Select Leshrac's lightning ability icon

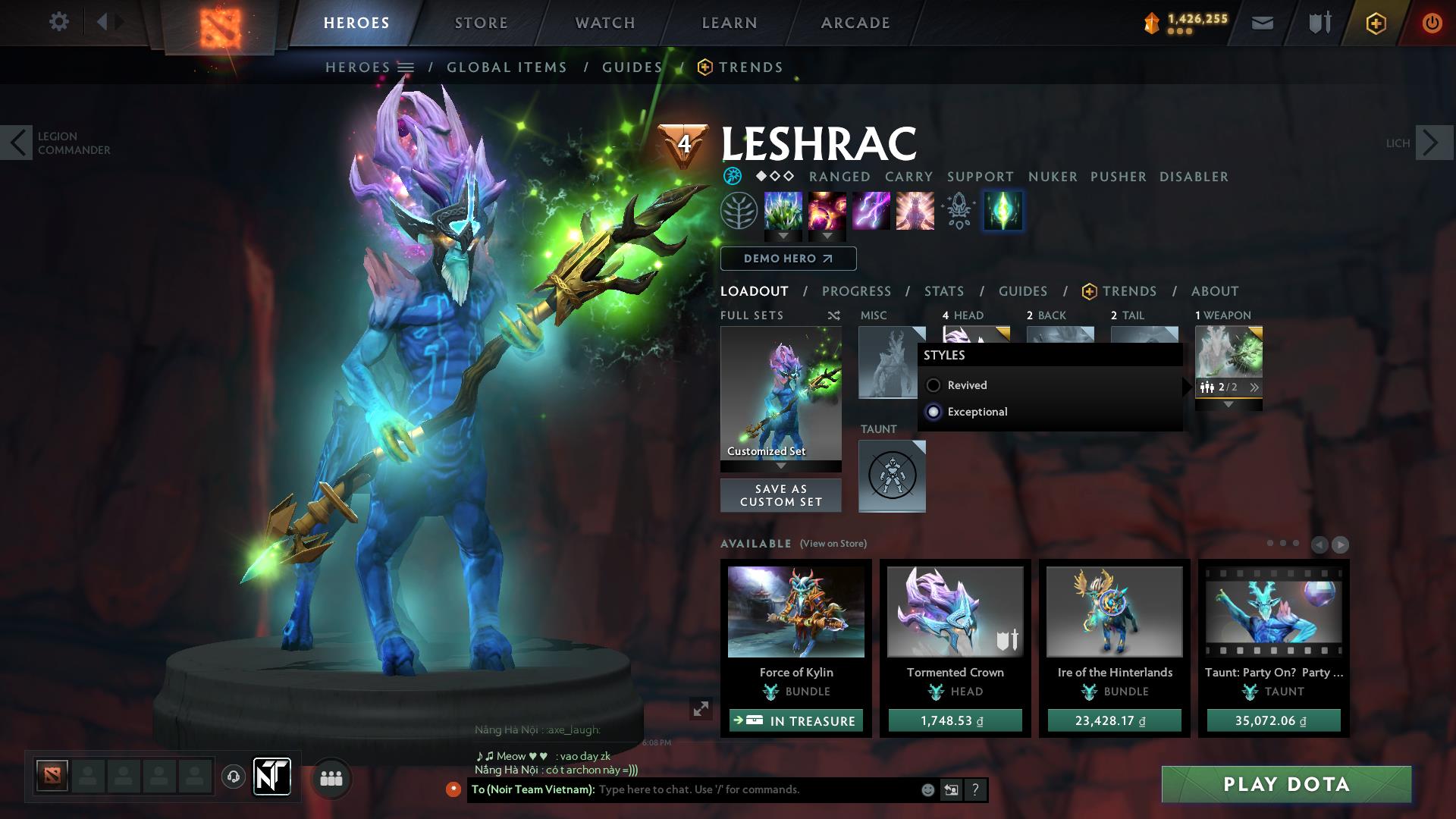tap(871, 211)
